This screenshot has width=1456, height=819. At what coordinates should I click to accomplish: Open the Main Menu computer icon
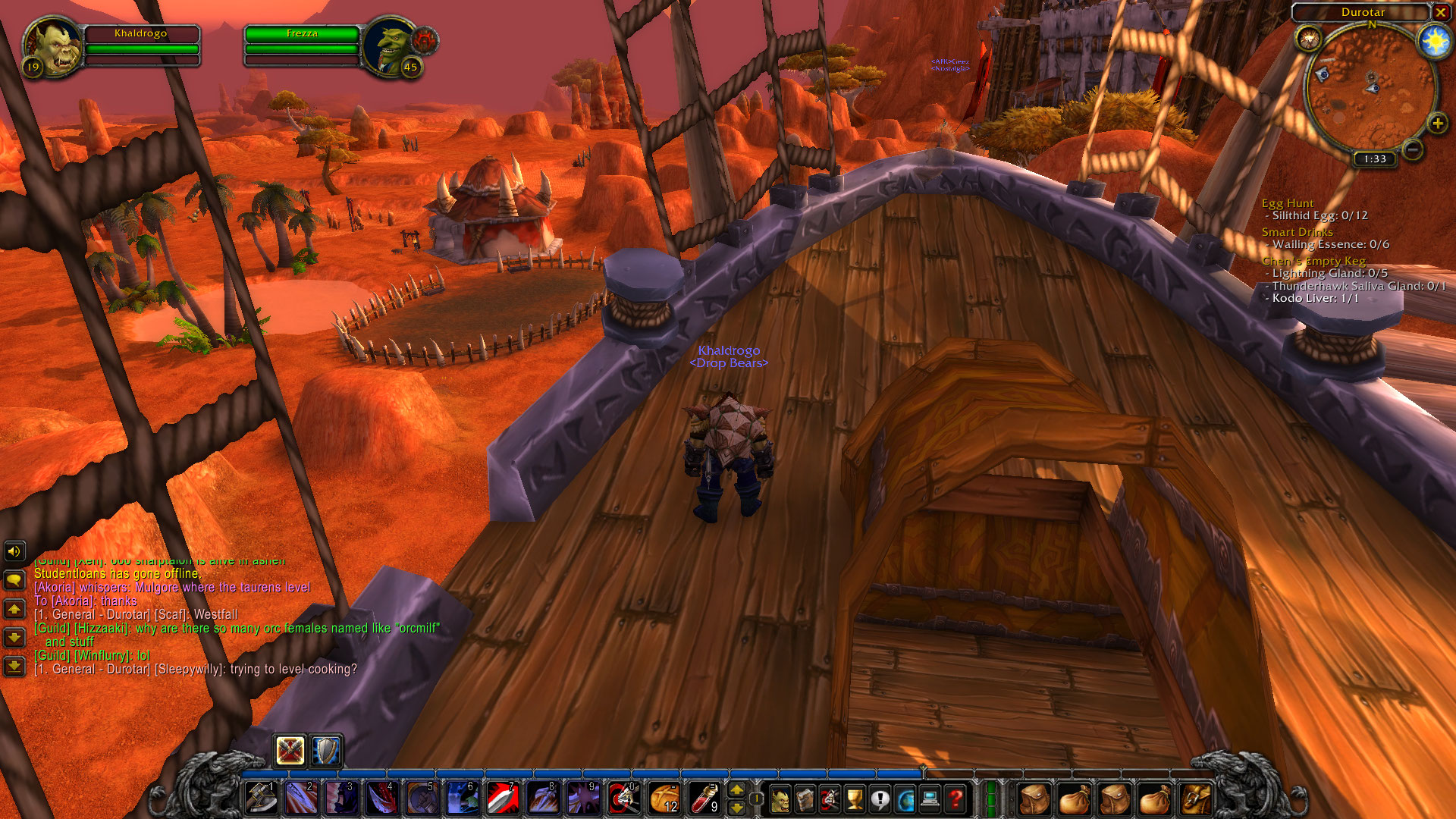pyautogui.click(x=930, y=799)
